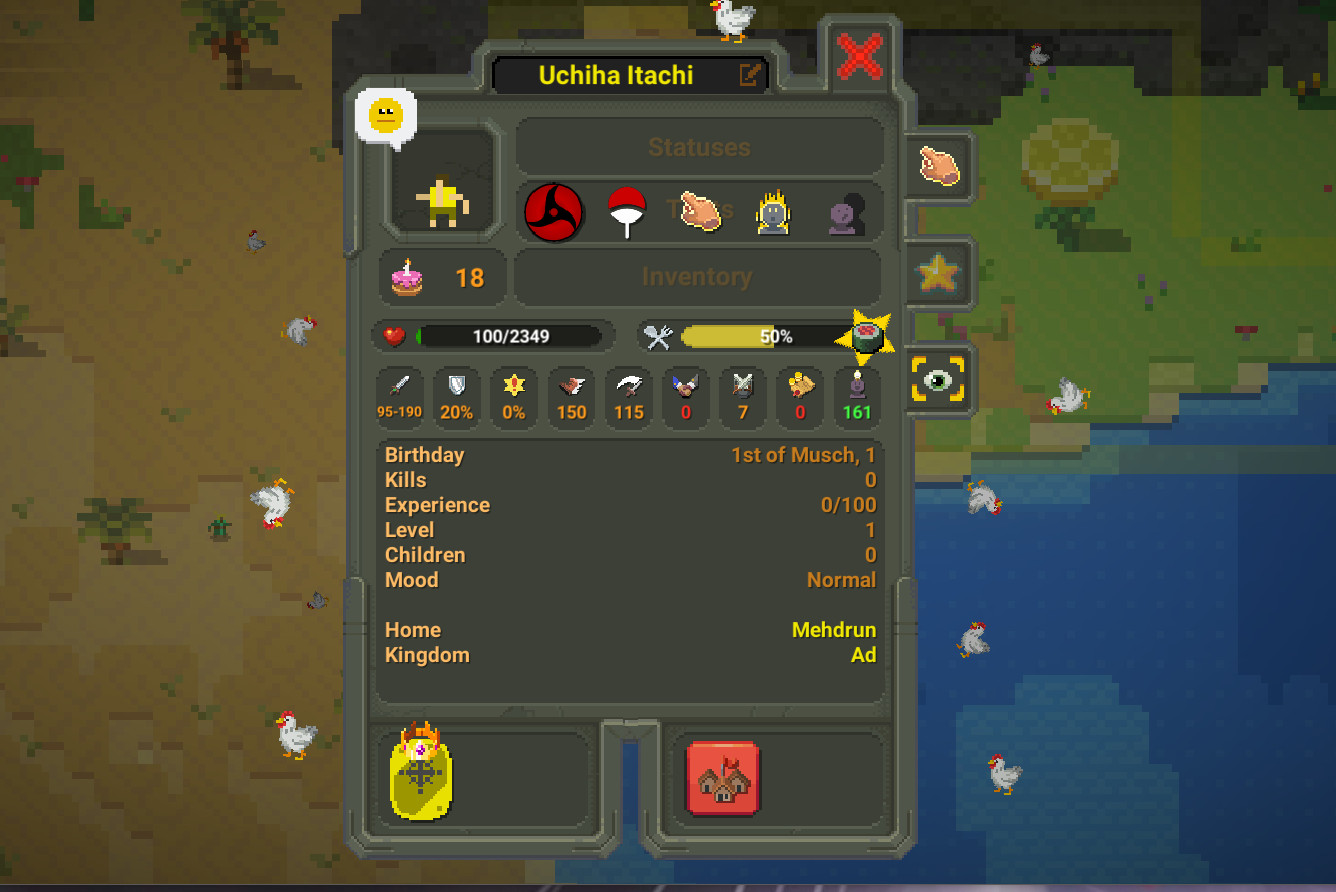Switch to the Statuses tab header
This screenshot has height=892, width=1336.
tap(699, 147)
